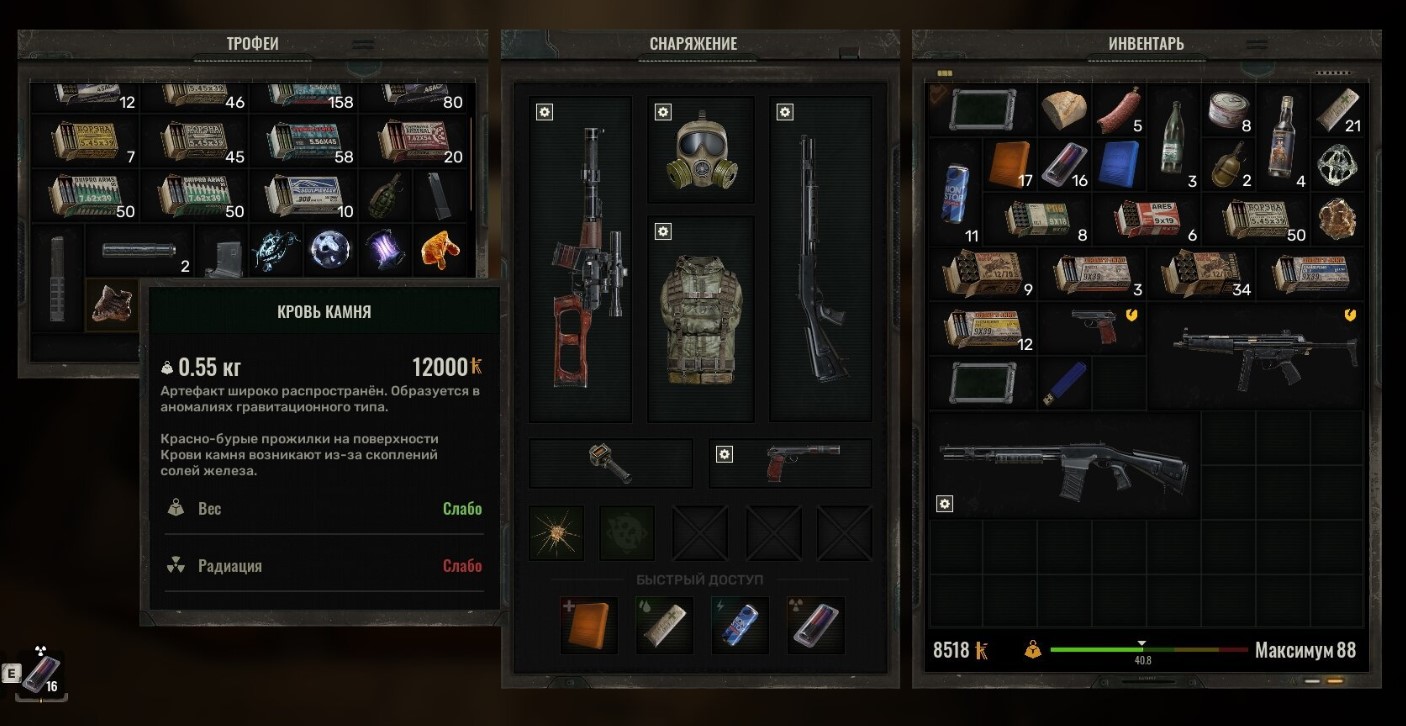Select the magazine-fed shotgun in the inventory panel

click(x=1064, y=464)
